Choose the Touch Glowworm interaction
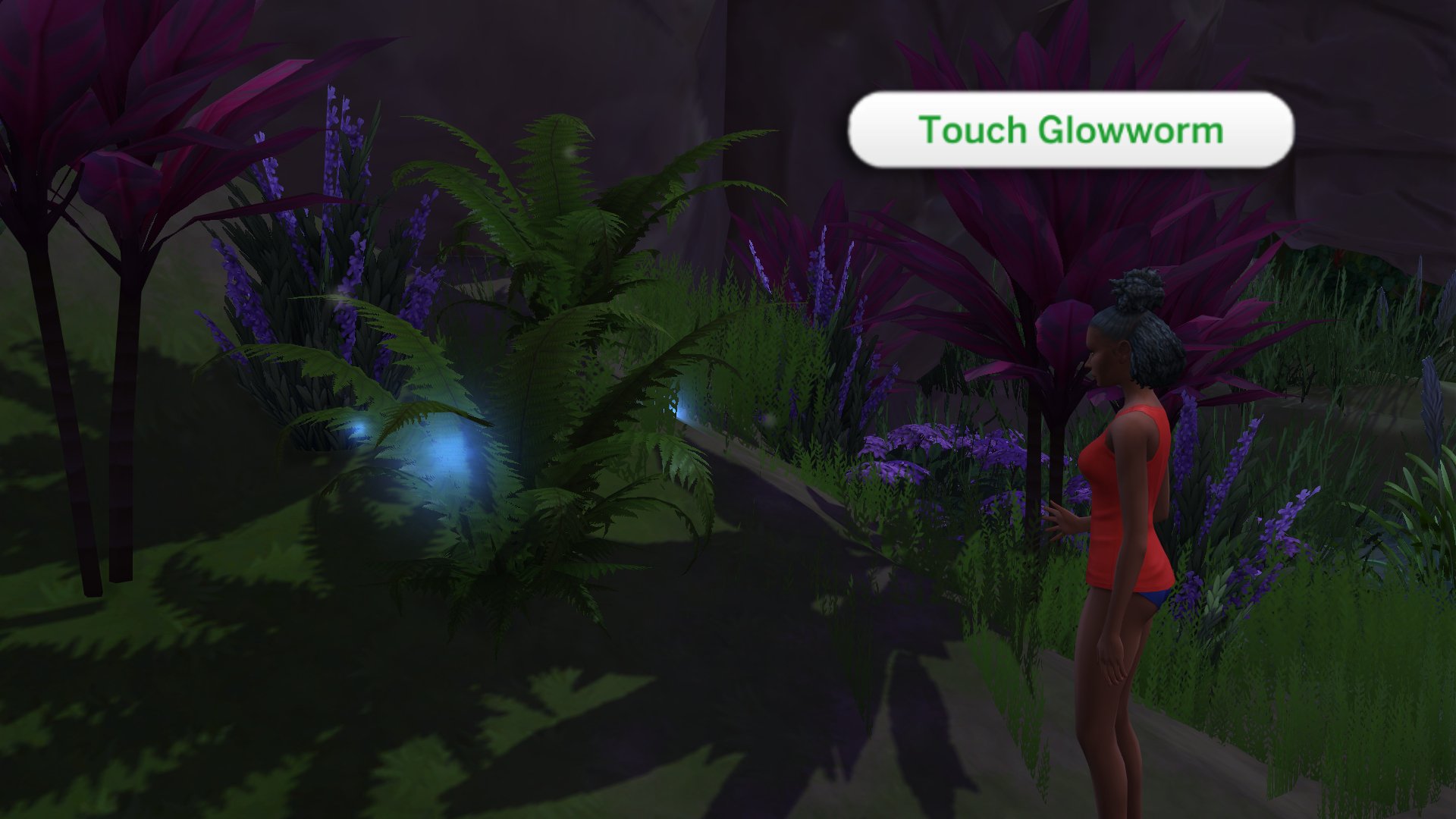1456x819 pixels. point(1070,130)
